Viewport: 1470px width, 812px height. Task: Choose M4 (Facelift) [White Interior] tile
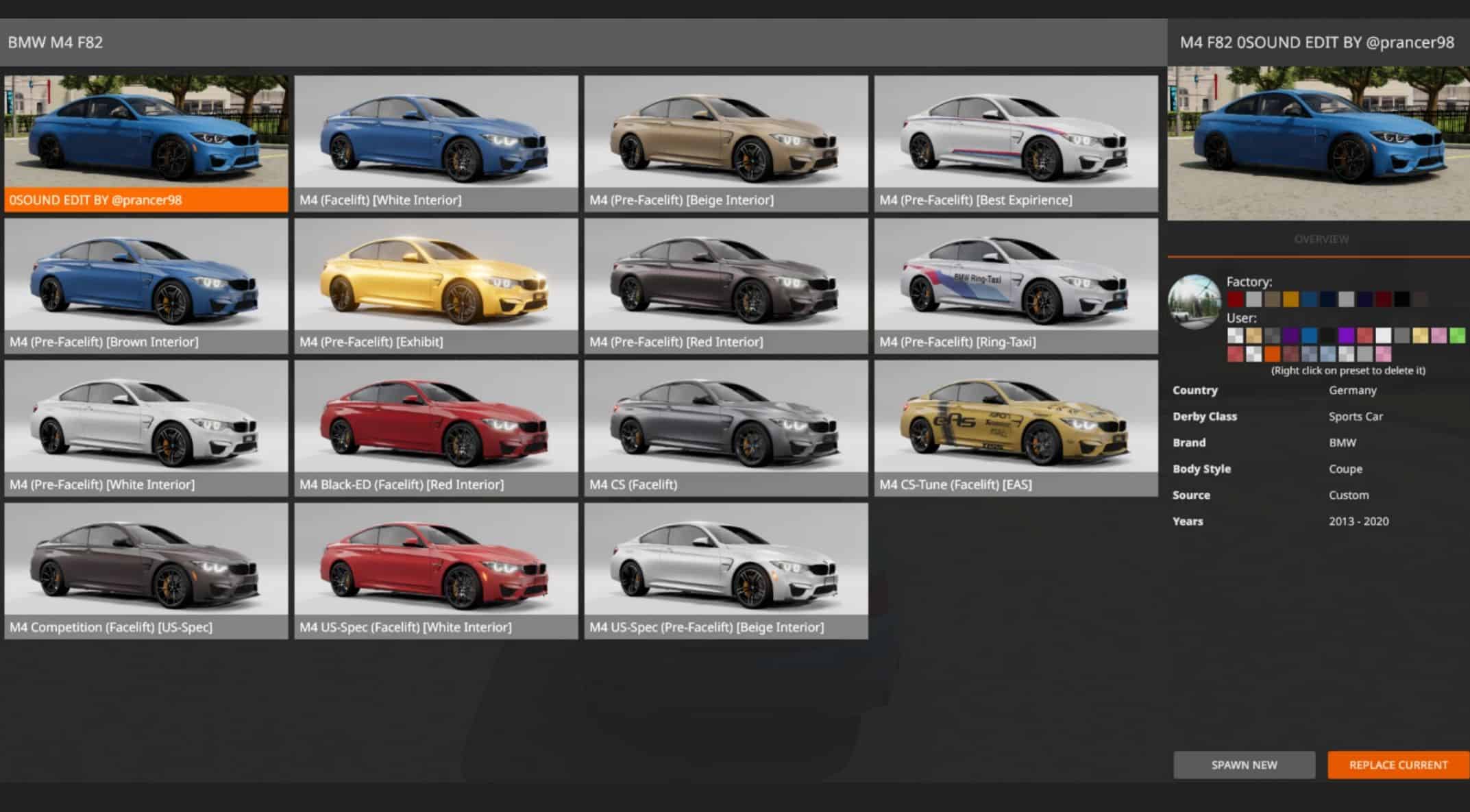click(x=436, y=143)
